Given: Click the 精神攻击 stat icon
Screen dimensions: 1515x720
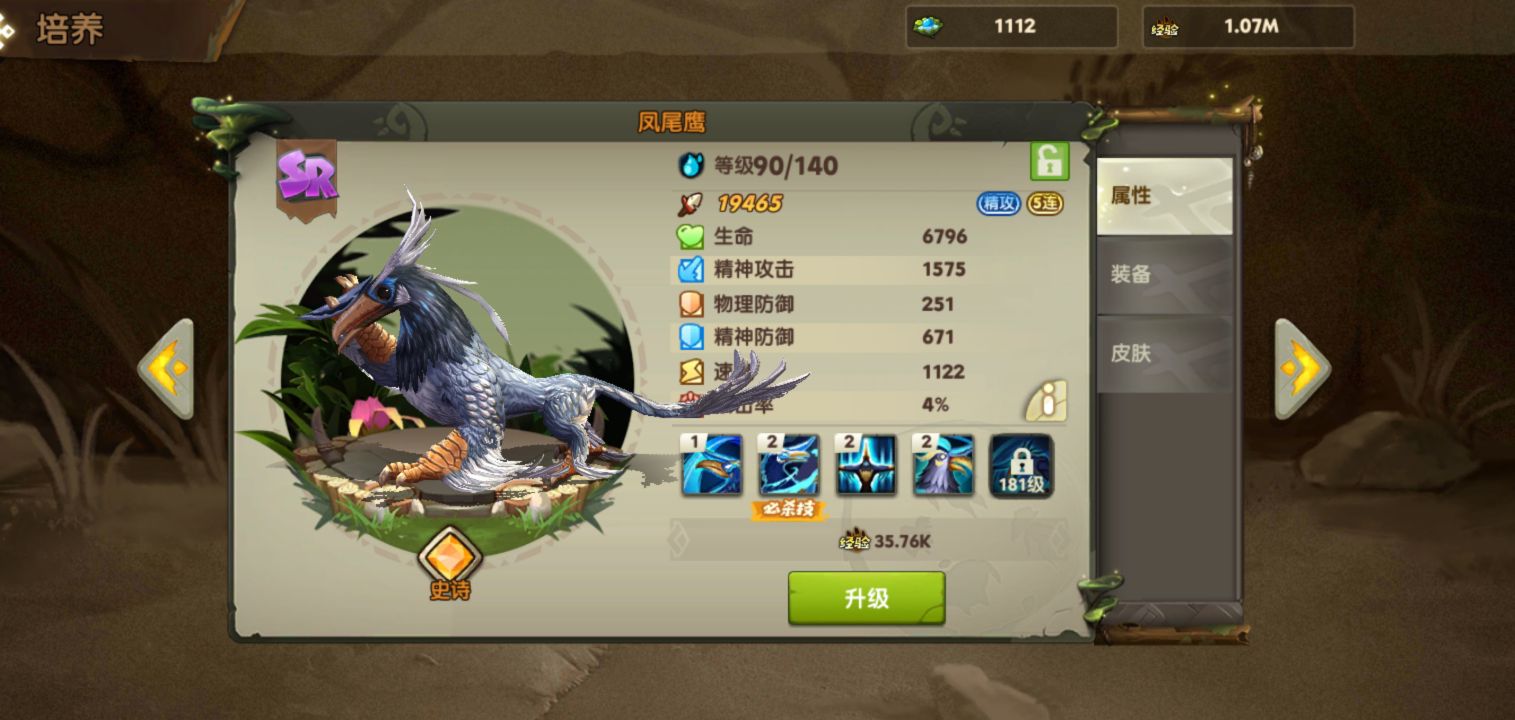Looking at the screenshot, I should coord(689,270).
